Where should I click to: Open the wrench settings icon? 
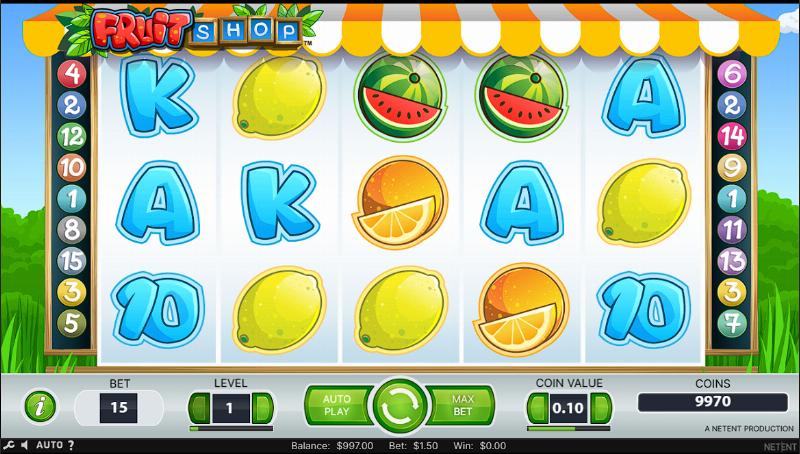(8, 445)
